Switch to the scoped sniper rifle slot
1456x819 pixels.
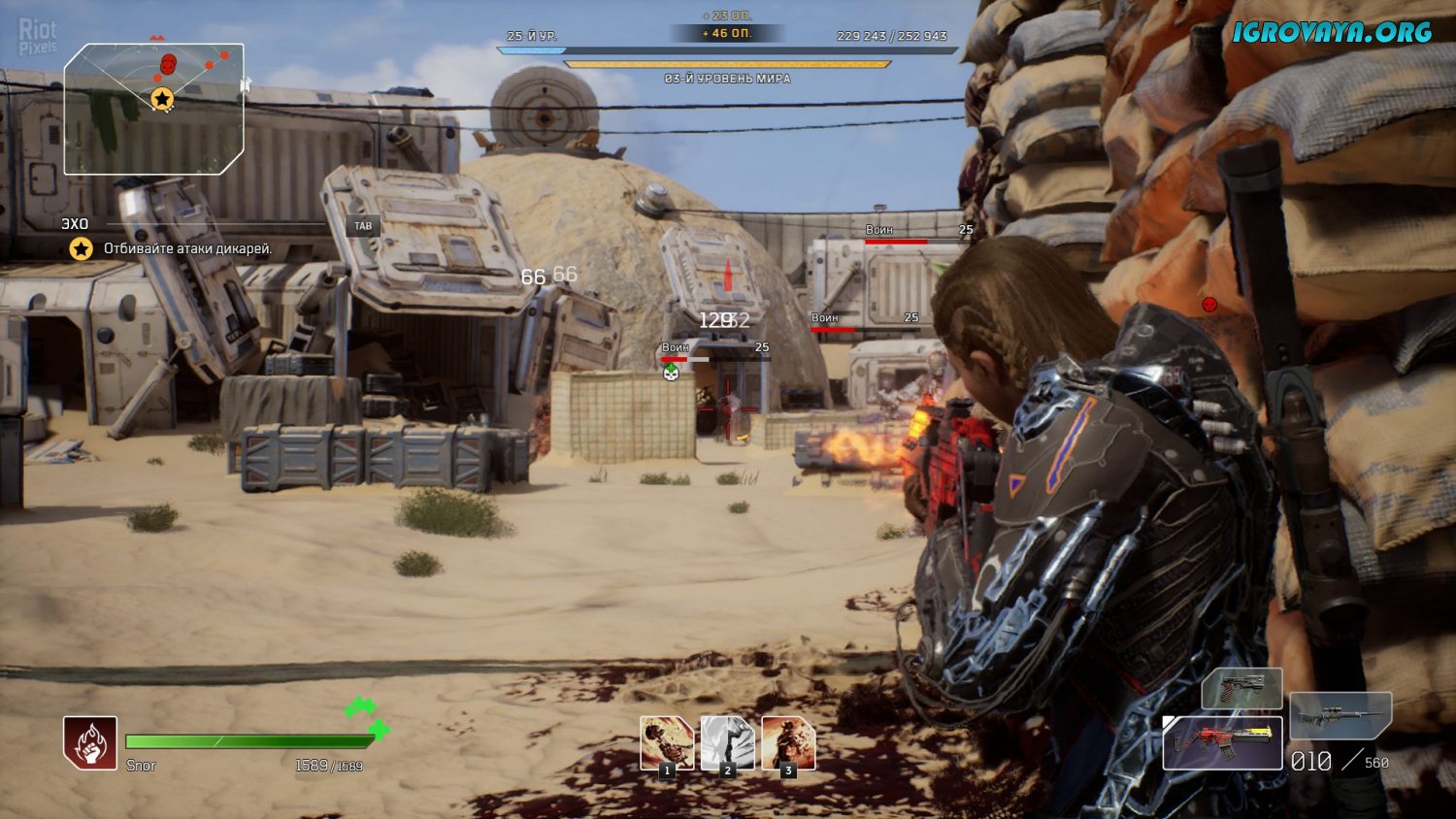coord(1340,715)
